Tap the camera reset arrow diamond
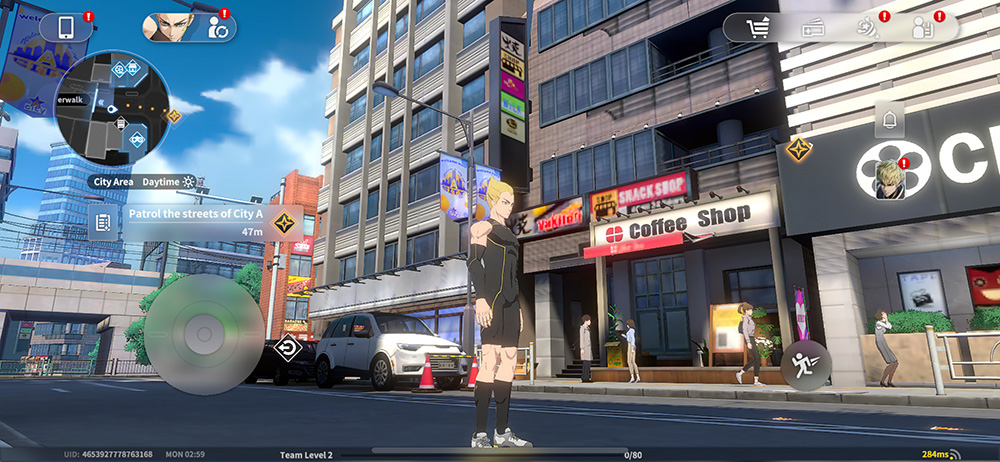This screenshot has height=462, width=1000. 287,349
